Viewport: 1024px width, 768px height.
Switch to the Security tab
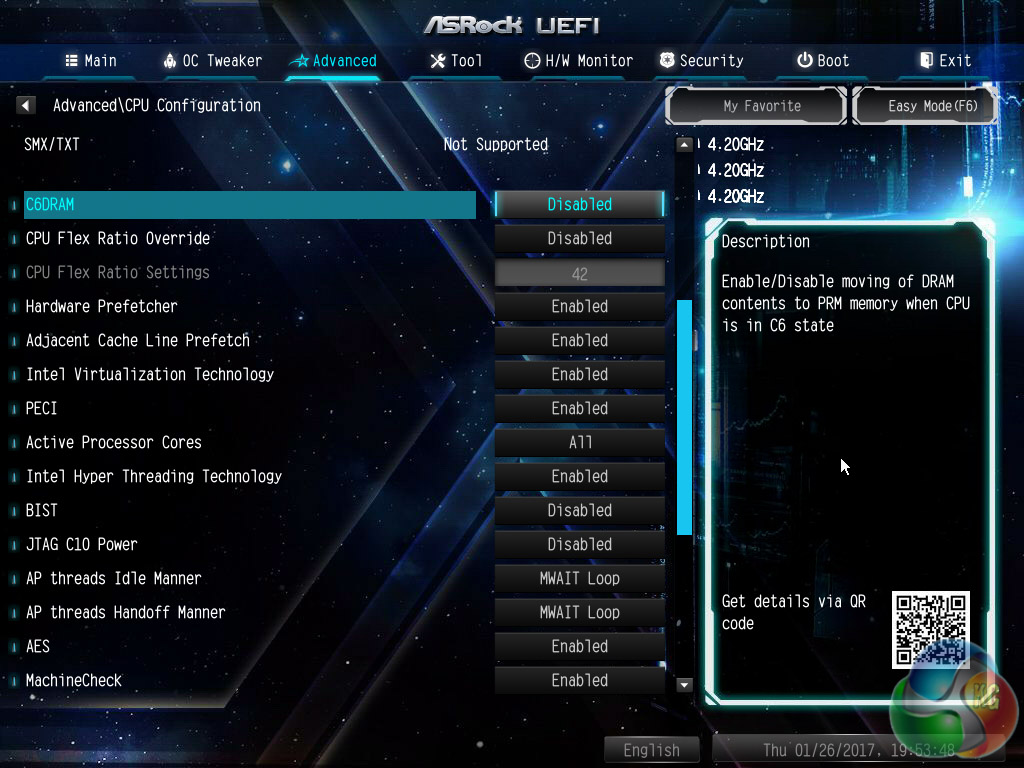(701, 61)
